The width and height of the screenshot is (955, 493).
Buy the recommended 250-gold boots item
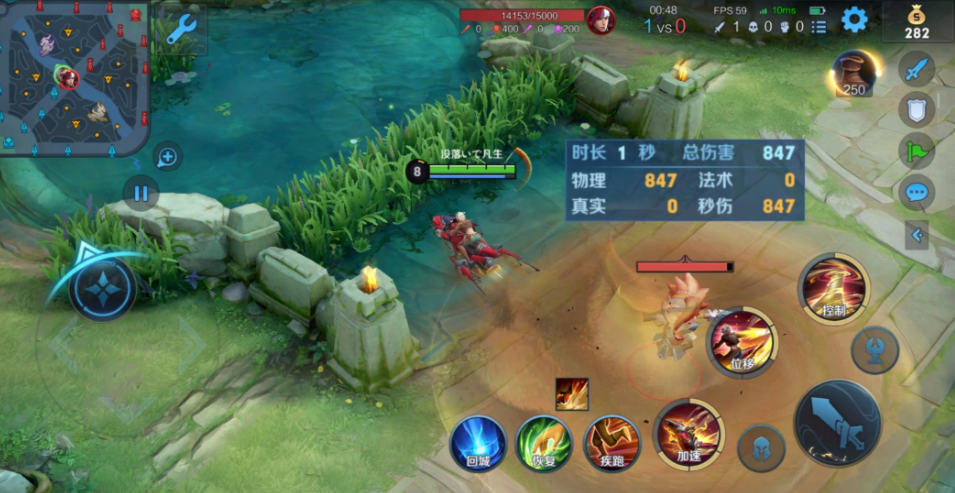coord(853,73)
